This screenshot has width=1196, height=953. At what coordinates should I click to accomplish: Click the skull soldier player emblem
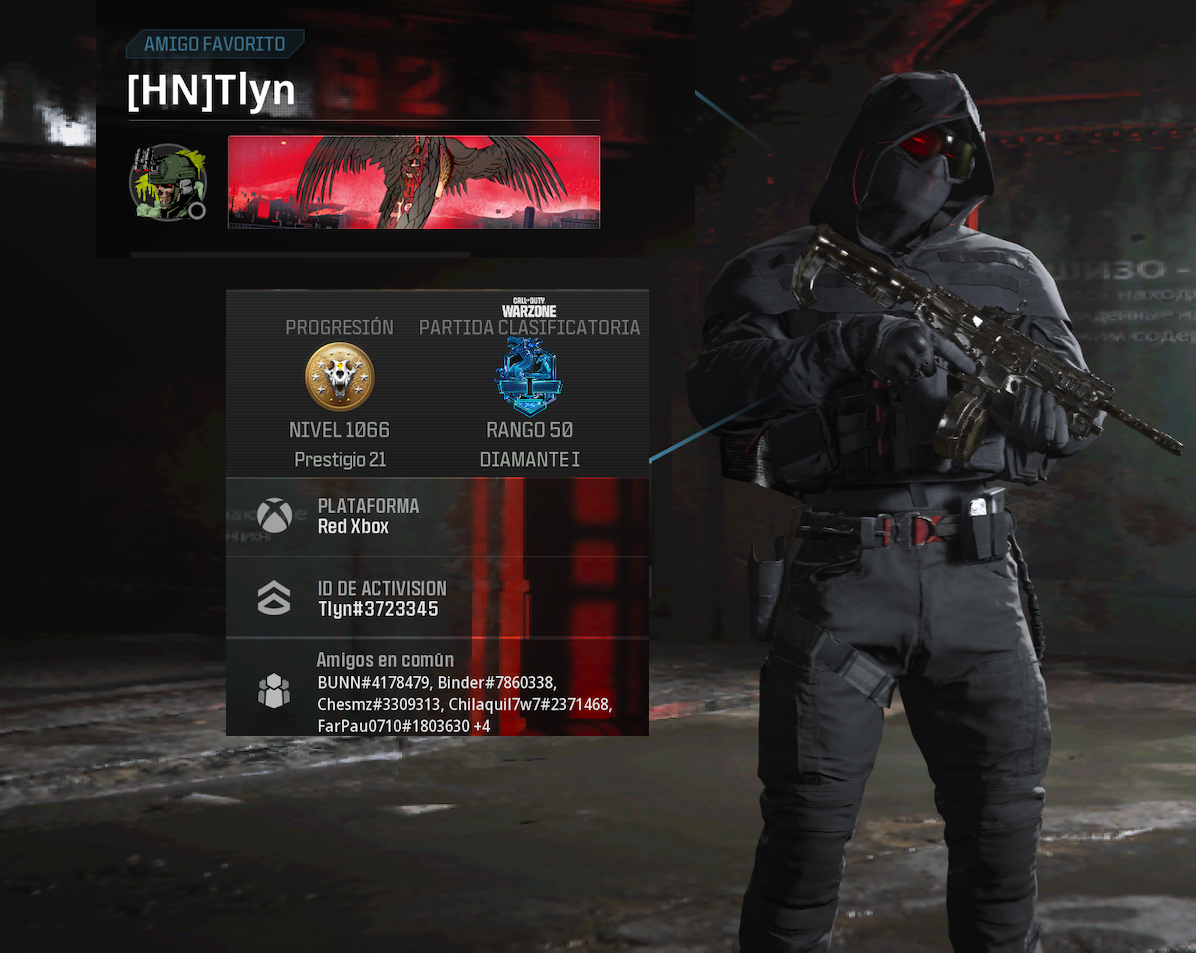click(x=167, y=182)
